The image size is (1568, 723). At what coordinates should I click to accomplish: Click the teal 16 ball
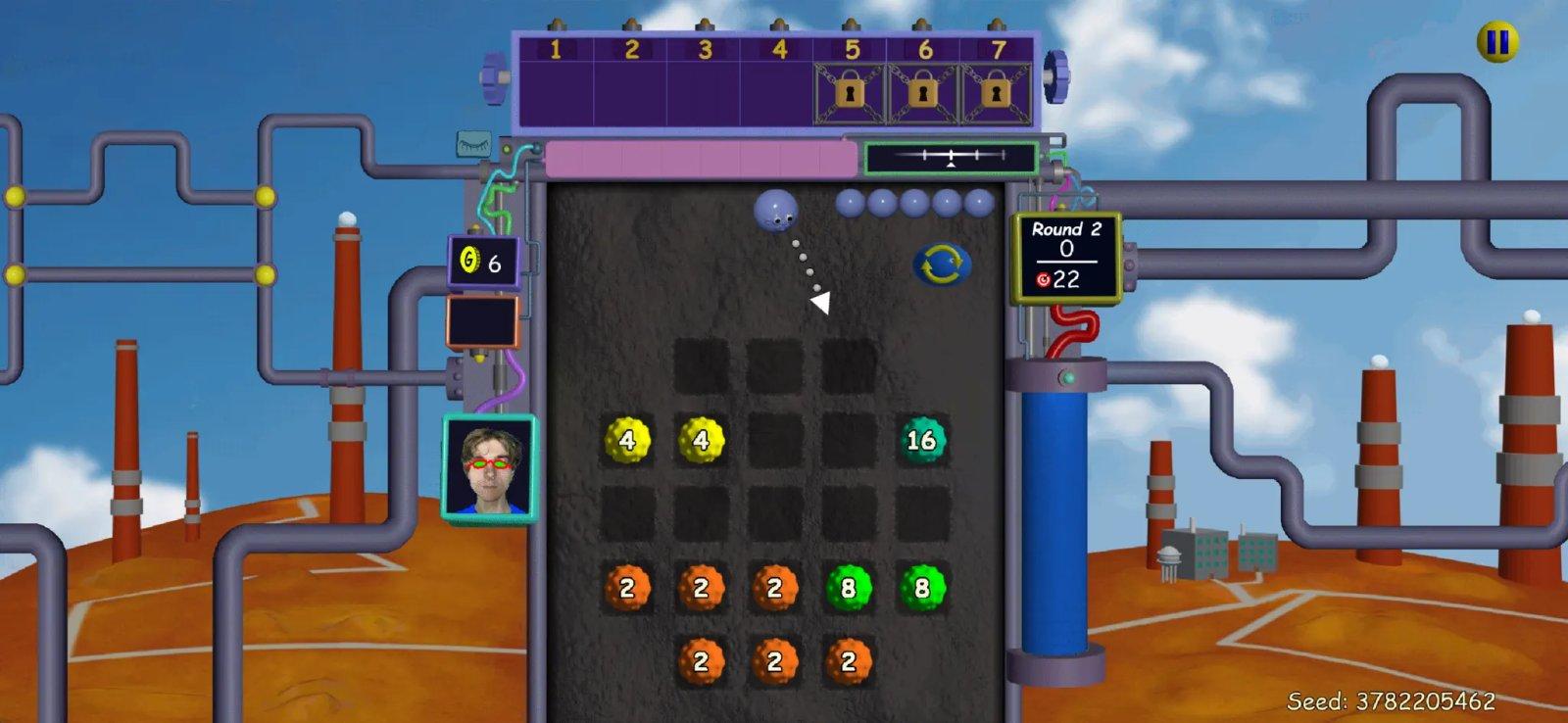921,441
